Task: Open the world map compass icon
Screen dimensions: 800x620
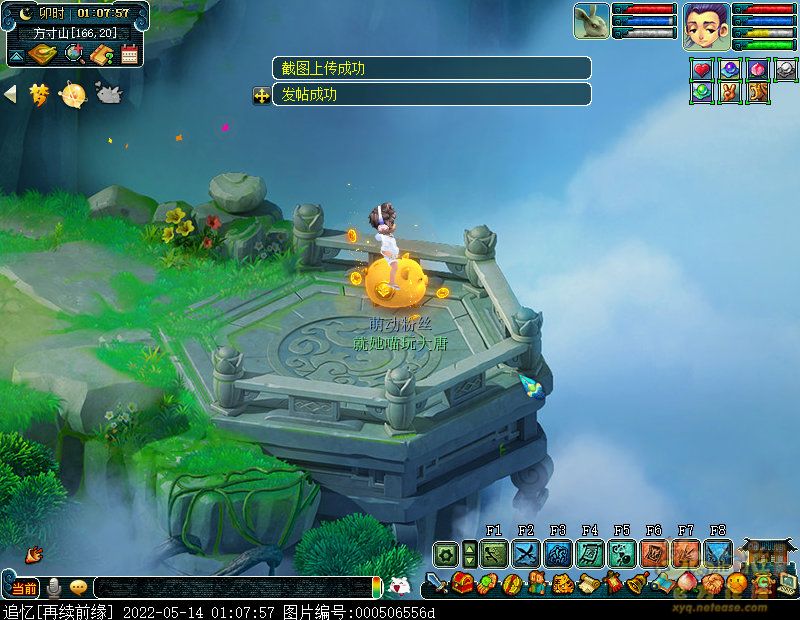Action: coord(43,54)
